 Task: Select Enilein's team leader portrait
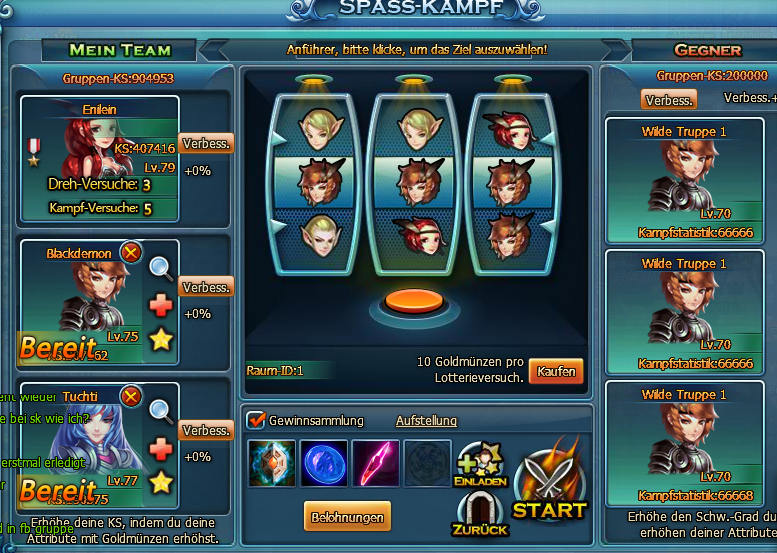[95, 140]
